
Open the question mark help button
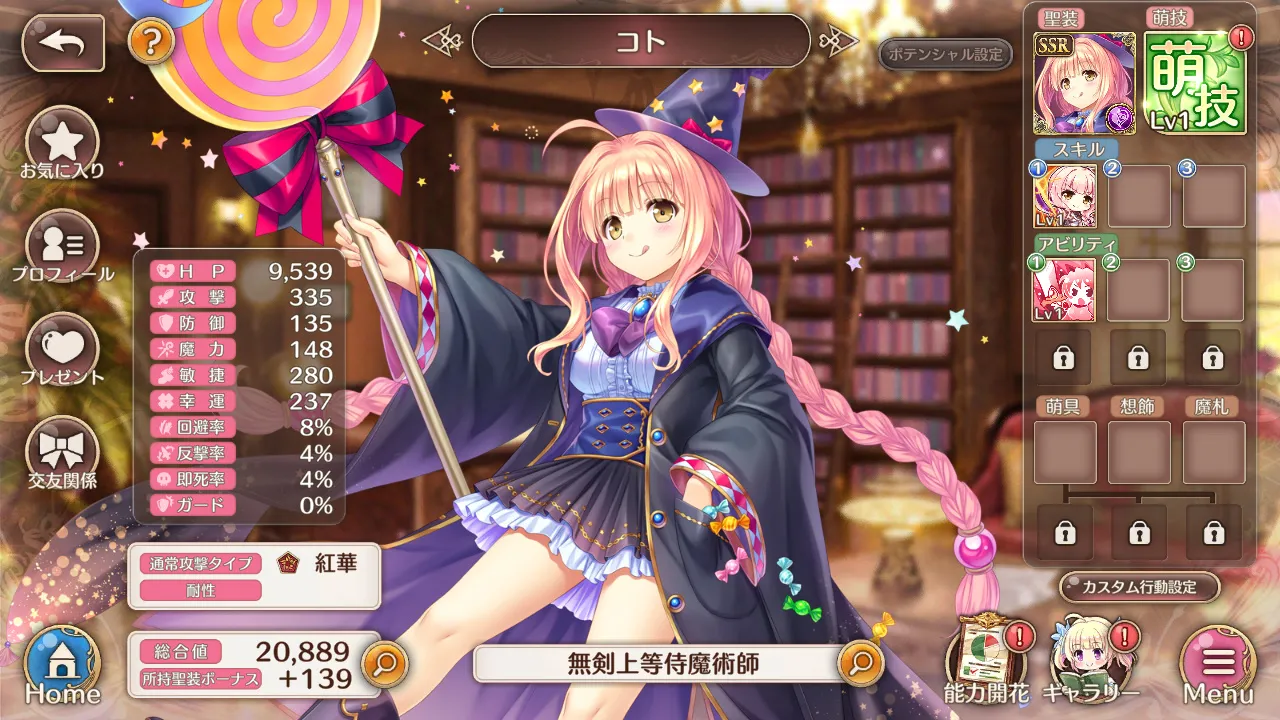[x=151, y=42]
